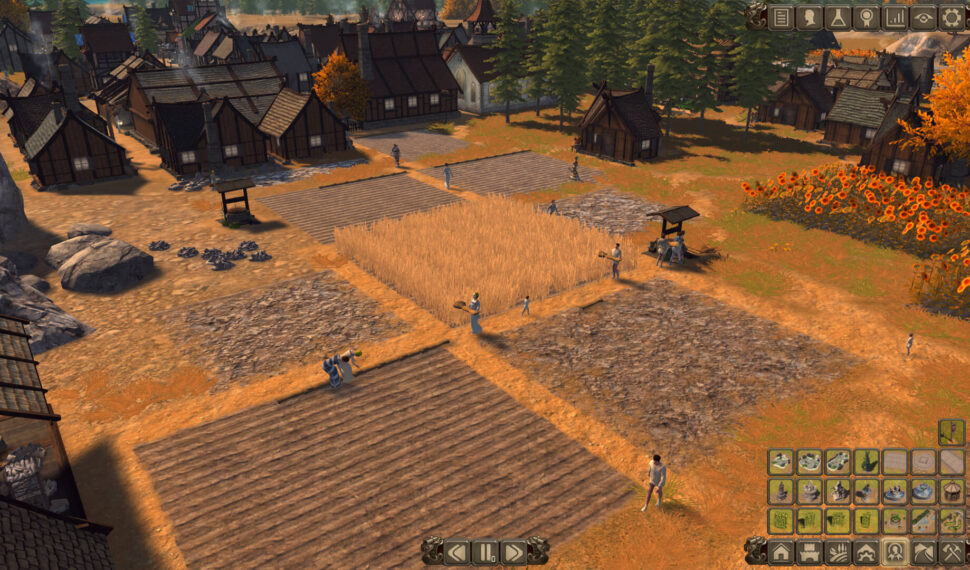Open the flask research panel
Viewport: 970px width, 570px height.
(x=838, y=17)
